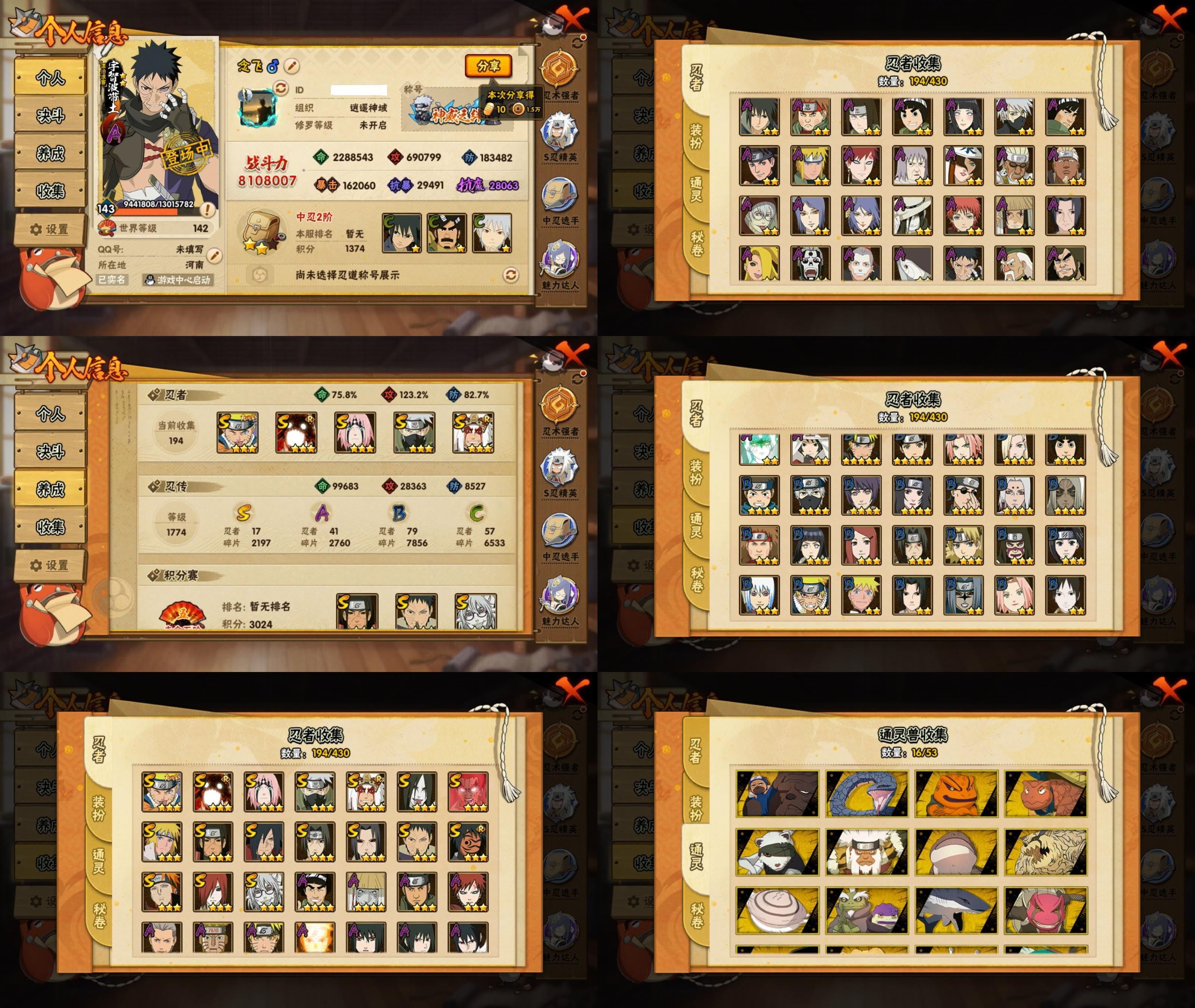Edit the QQ号 field with its pencil icon
This screenshot has height=1008, width=1195.
point(214,255)
